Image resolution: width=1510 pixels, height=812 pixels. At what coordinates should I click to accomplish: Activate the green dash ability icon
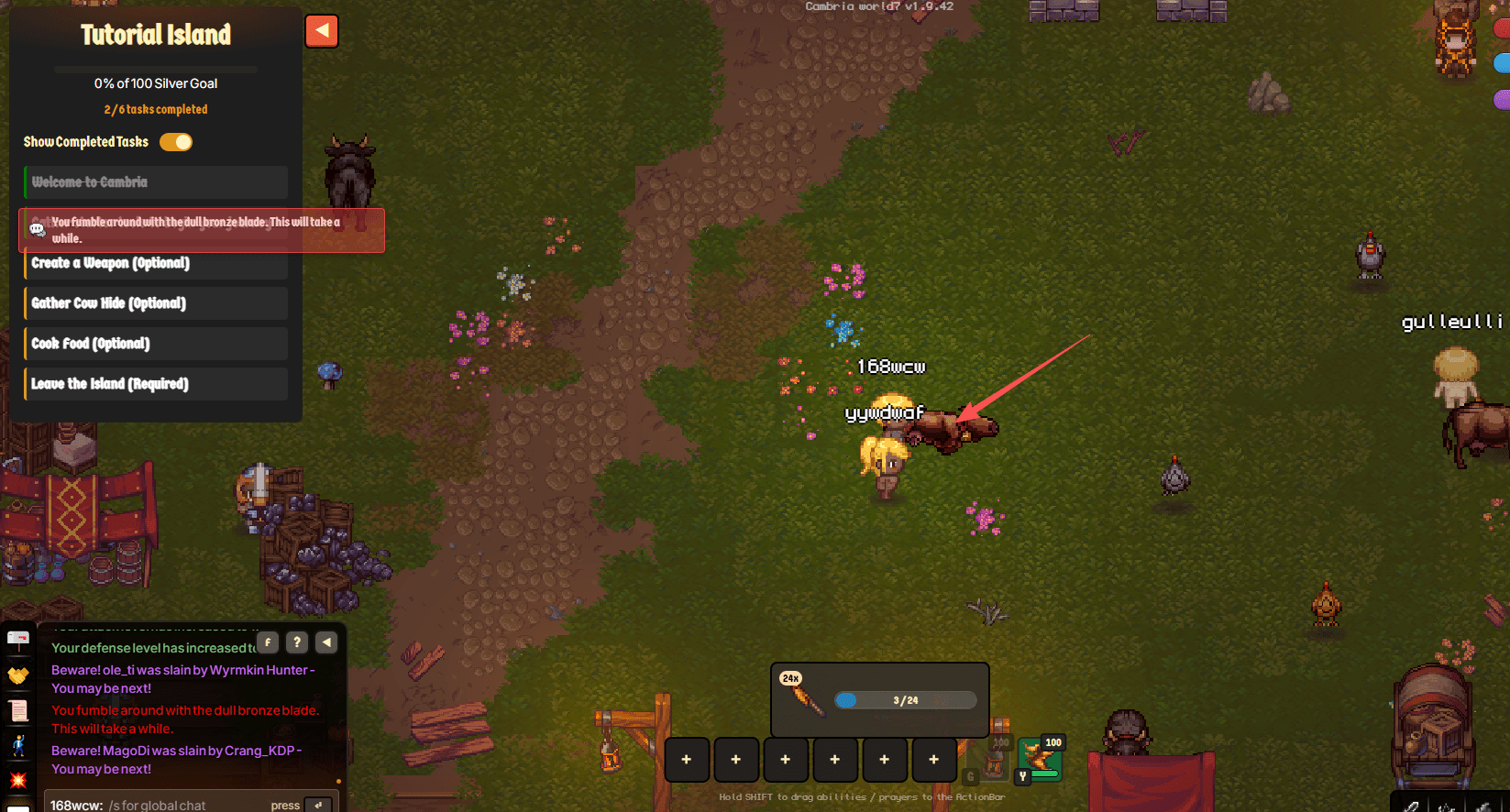click(1040, 758)
